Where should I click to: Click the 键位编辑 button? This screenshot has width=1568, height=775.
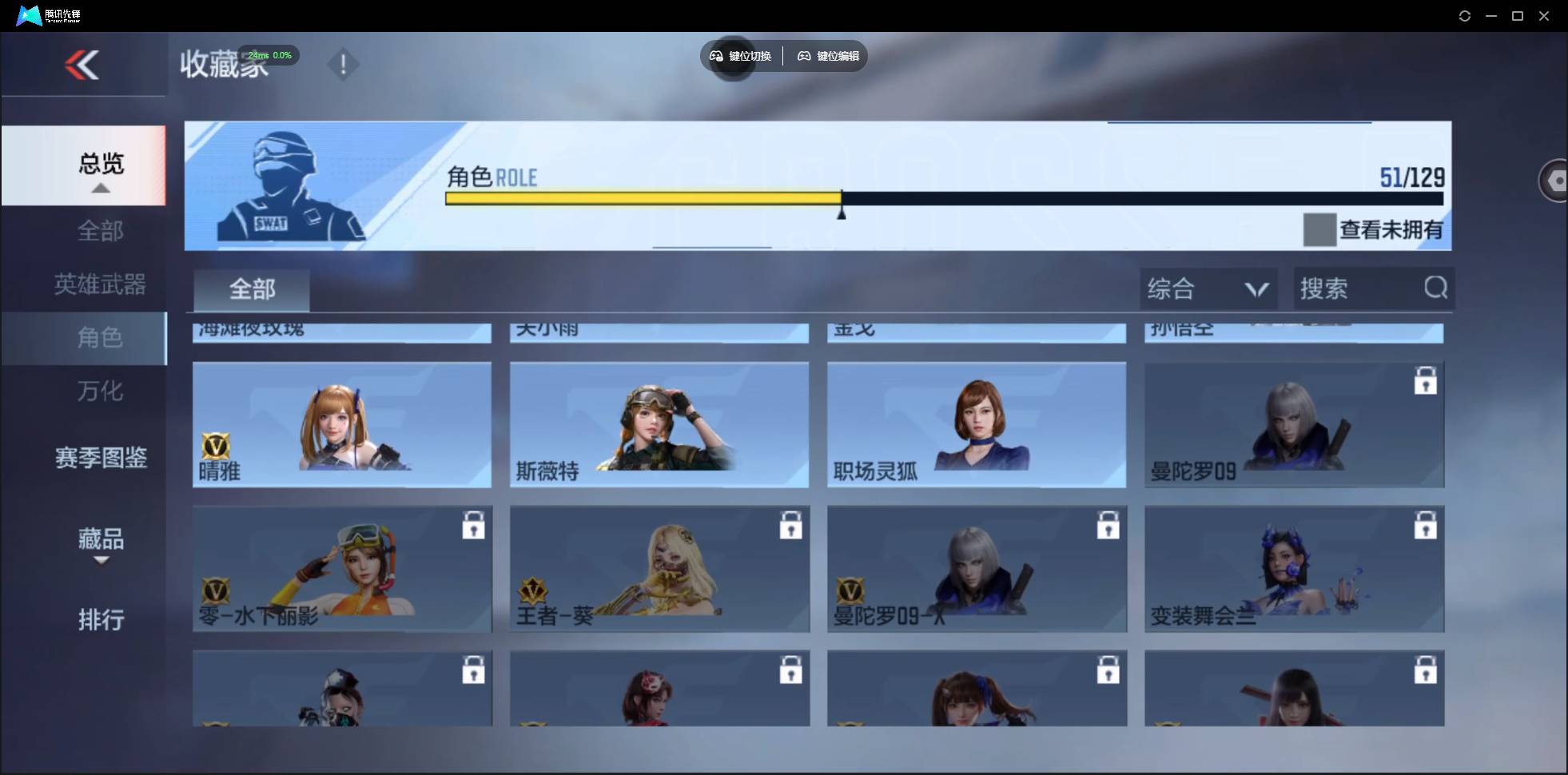(828, 56)
